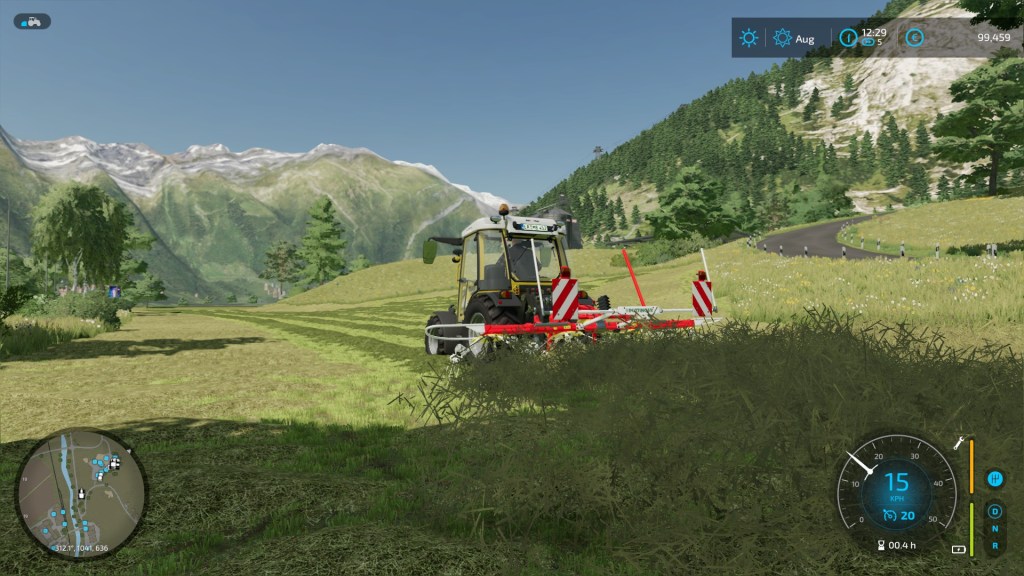
Task: Click the August season icon
Action: [x=783, y=38]
